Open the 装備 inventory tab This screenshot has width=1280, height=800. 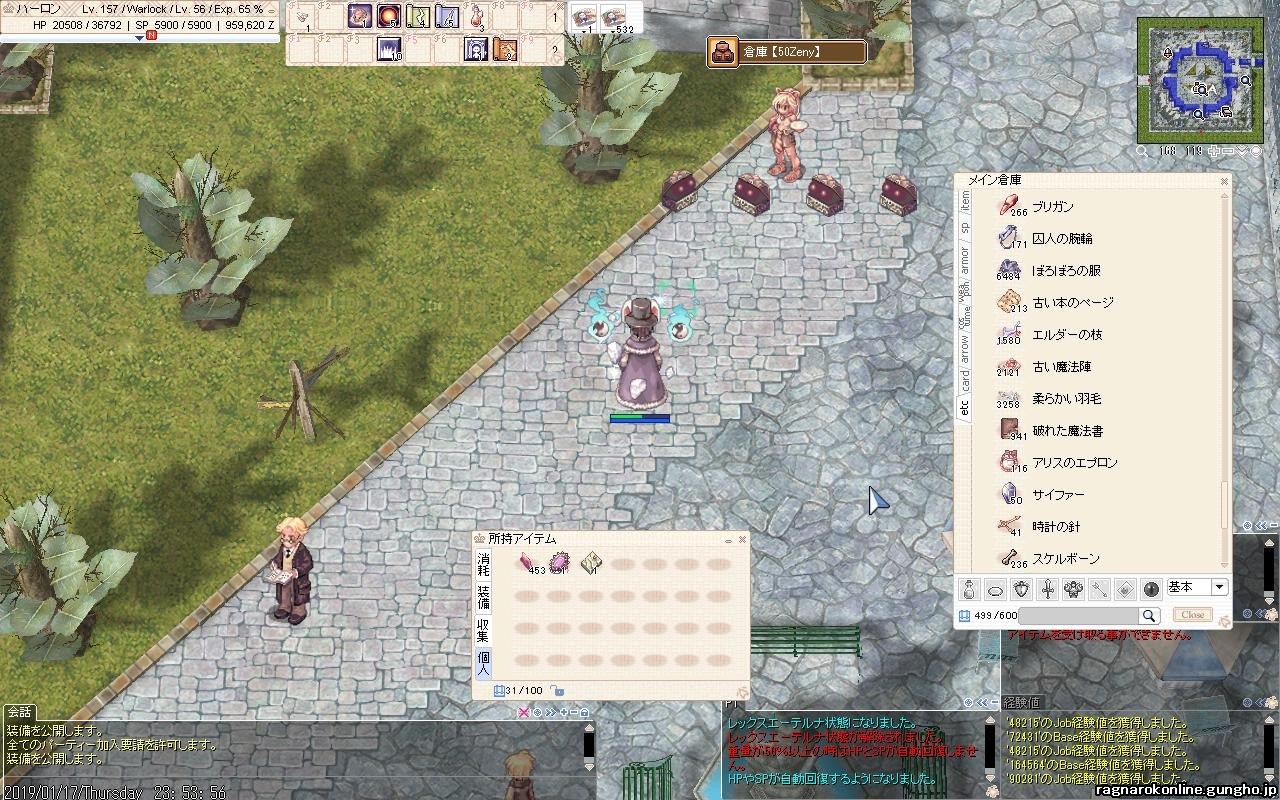point(483,597)
